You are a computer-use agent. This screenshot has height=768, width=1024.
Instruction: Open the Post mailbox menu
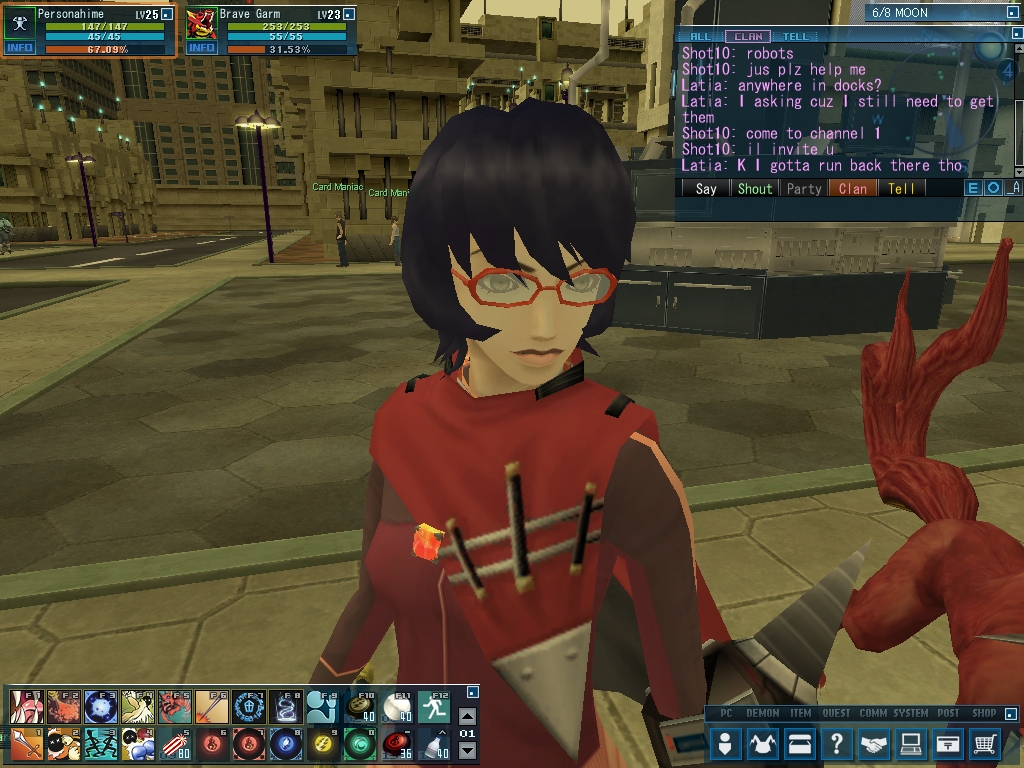point(948,744)
